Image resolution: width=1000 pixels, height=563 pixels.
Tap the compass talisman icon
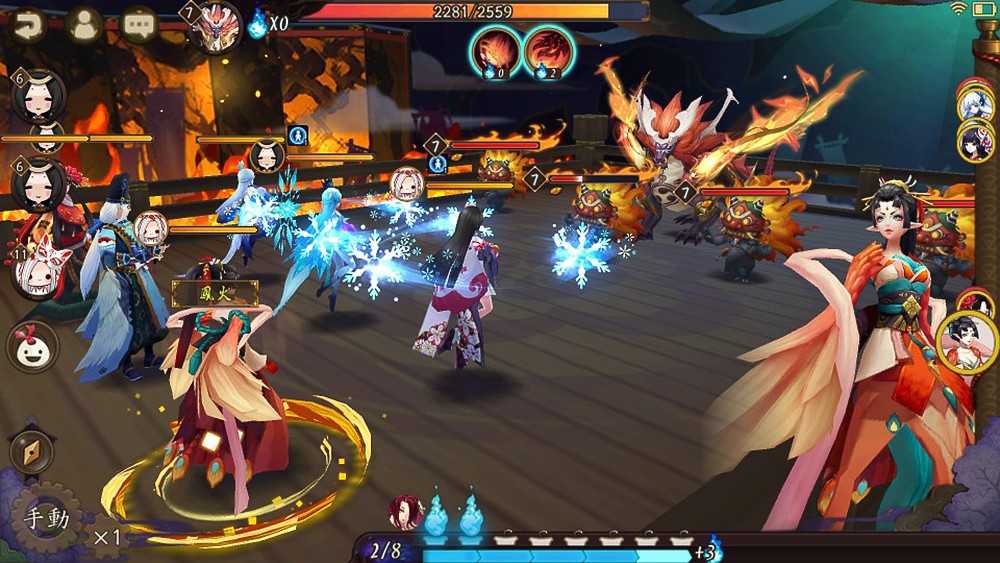point(31,451)
